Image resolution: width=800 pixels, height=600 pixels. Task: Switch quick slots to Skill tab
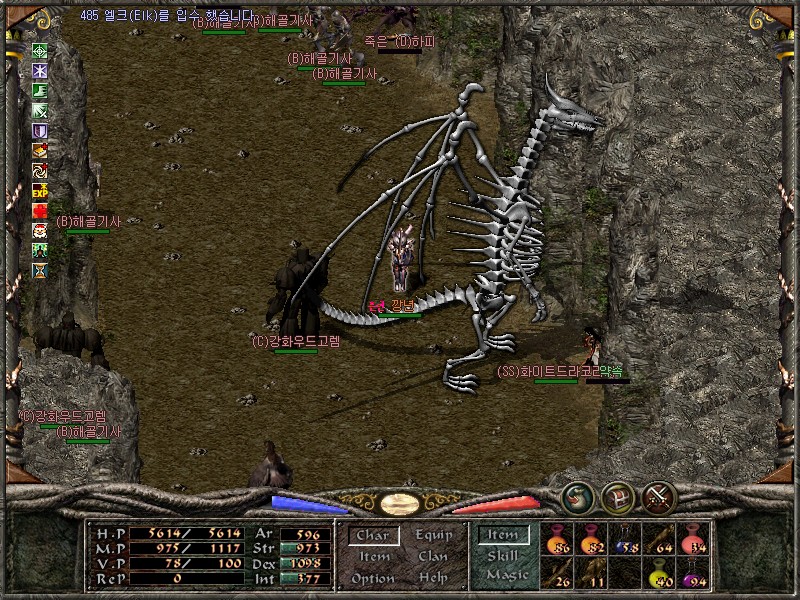click(503, 556)
